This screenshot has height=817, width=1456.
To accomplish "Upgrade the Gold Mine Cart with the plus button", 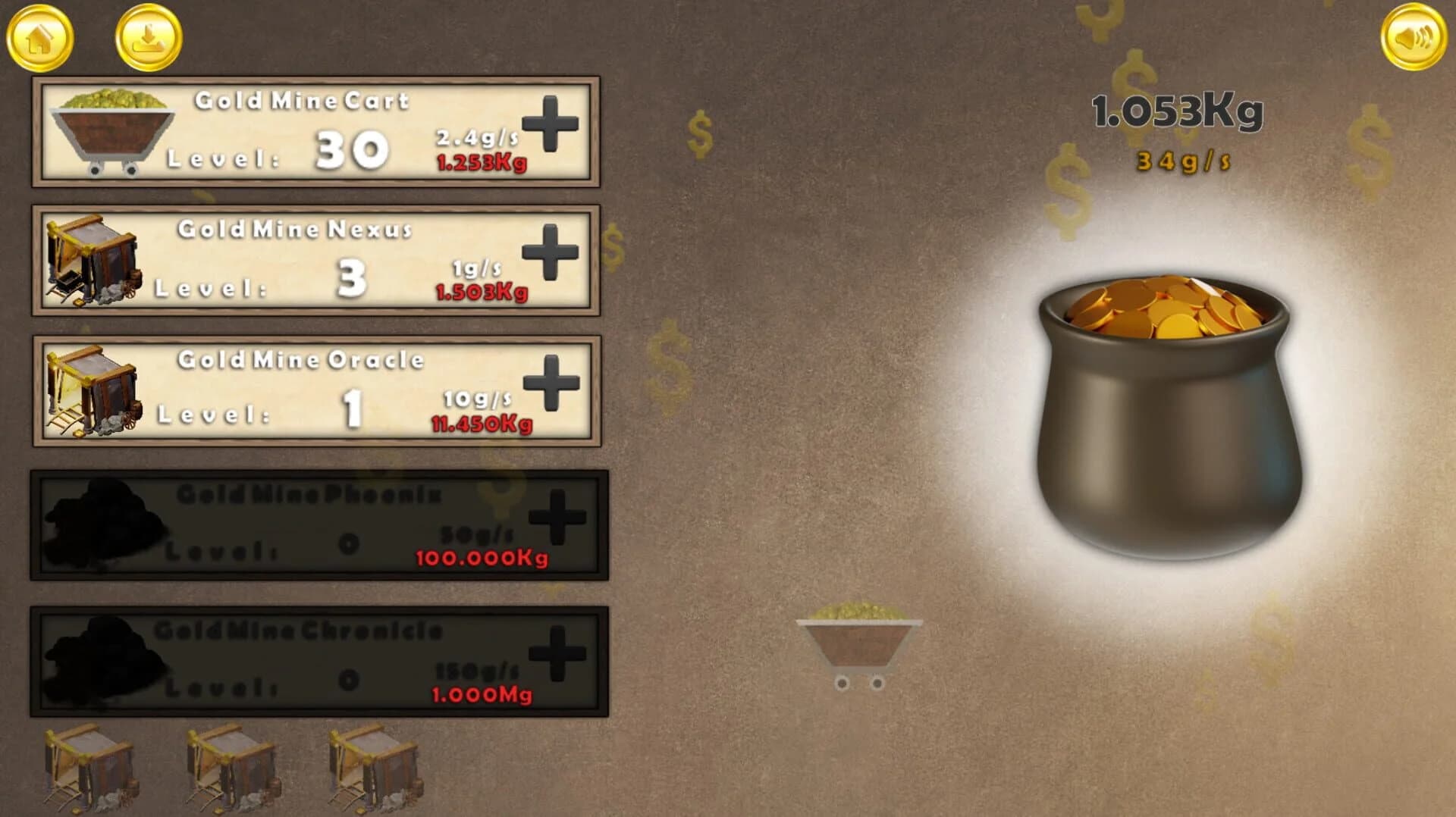I will pyautogui.click(x=552, y=127).
